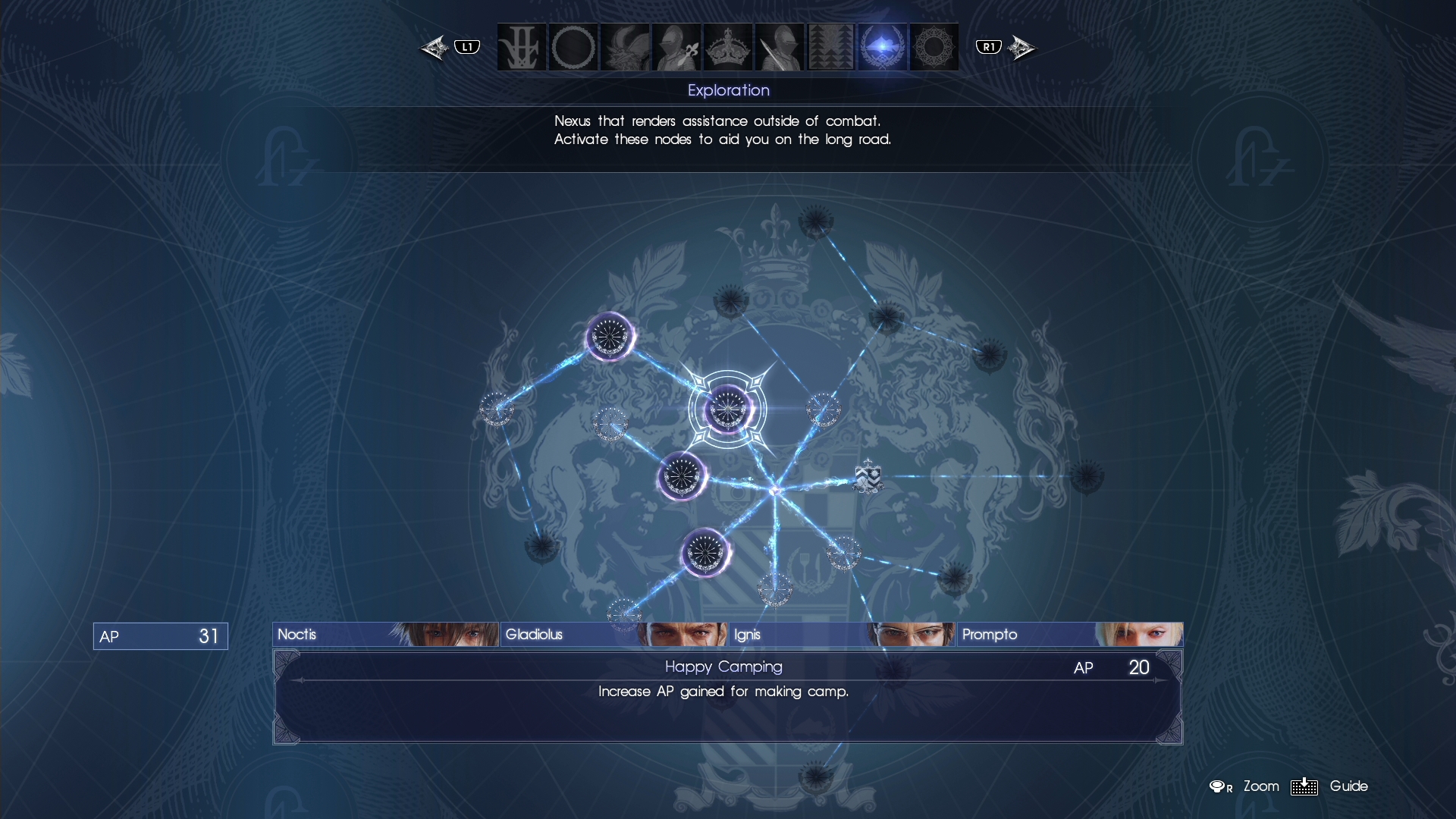Select the highlighted Happy Camping node
Screen dimensions: 1456x819
727,409
